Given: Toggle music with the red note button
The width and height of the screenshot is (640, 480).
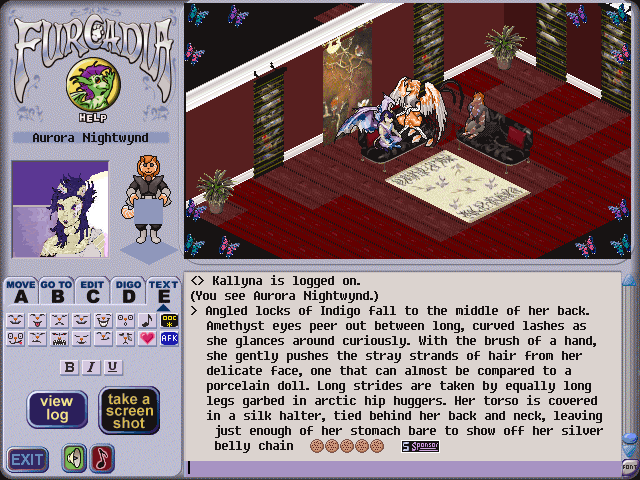Looking at the screenshot, I should [x=102, y=458].
